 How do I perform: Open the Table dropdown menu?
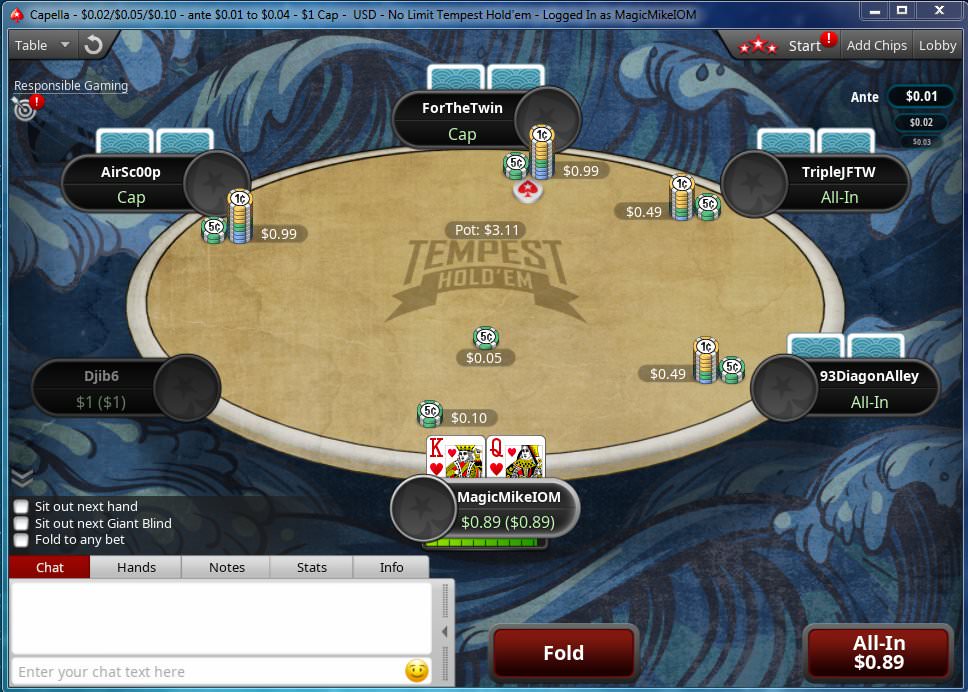pyautogui.click(x=42, y=45)
